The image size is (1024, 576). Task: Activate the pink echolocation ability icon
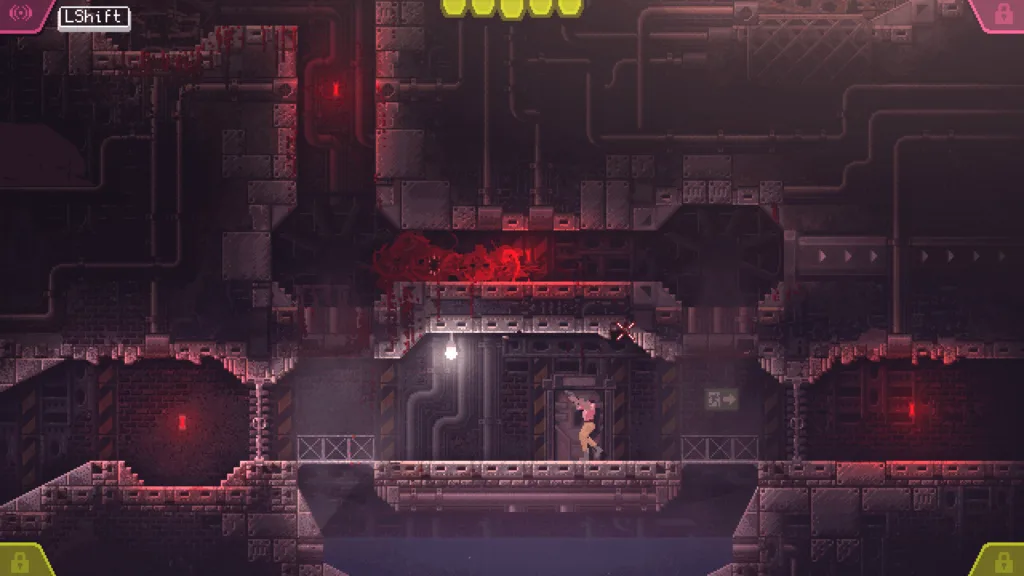[21, 15]
